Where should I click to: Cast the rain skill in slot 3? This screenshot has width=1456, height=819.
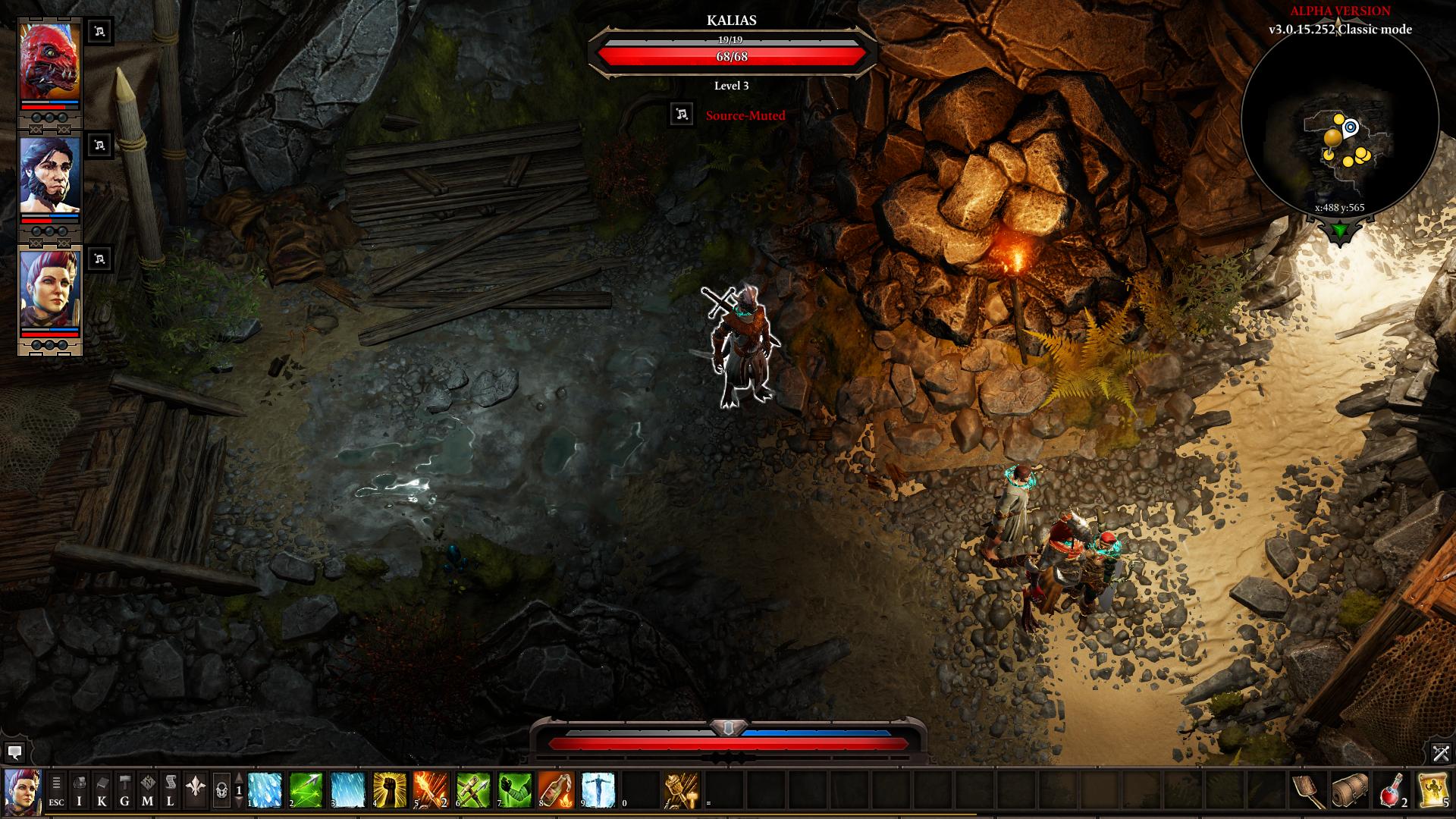click(x=347, y=790)
